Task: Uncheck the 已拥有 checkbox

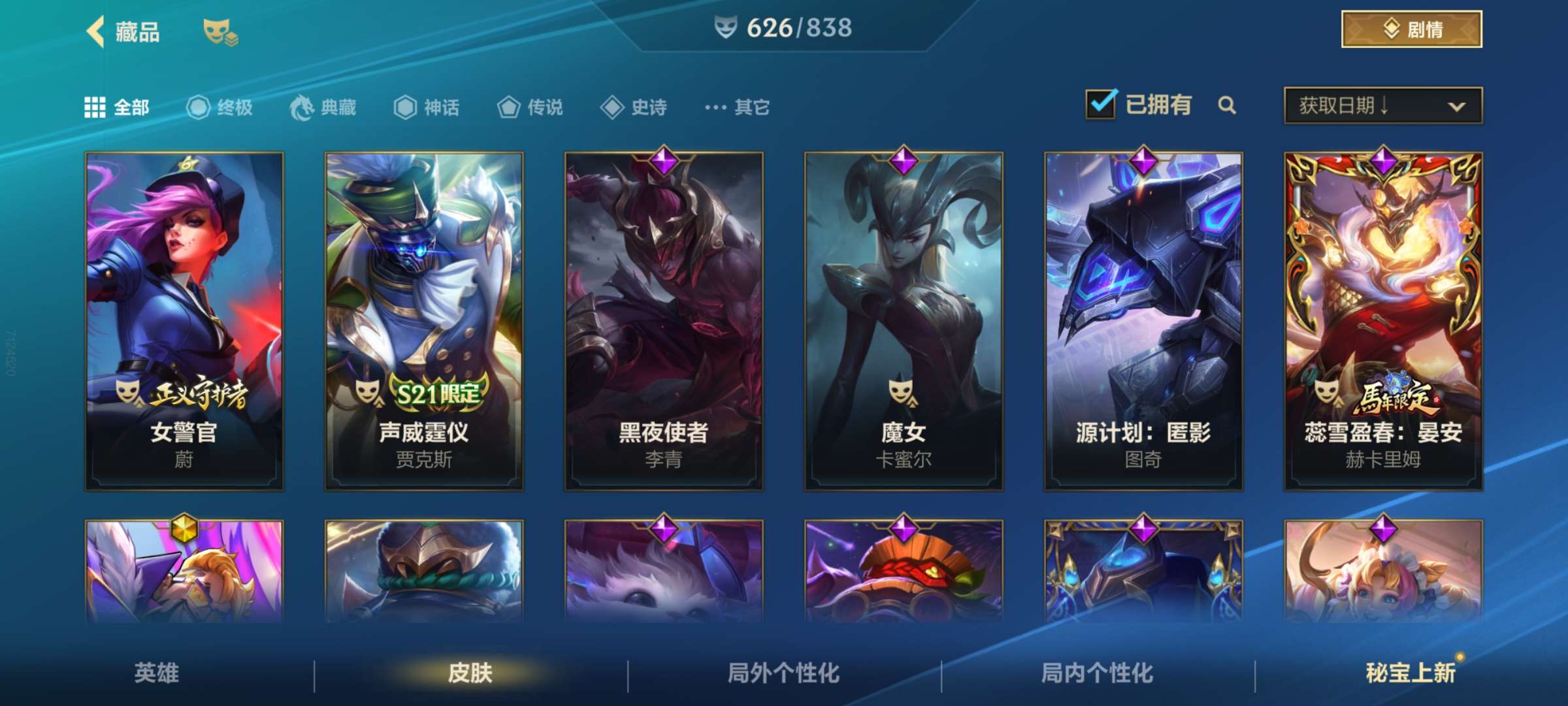Action: click(x=1102, y=105)
